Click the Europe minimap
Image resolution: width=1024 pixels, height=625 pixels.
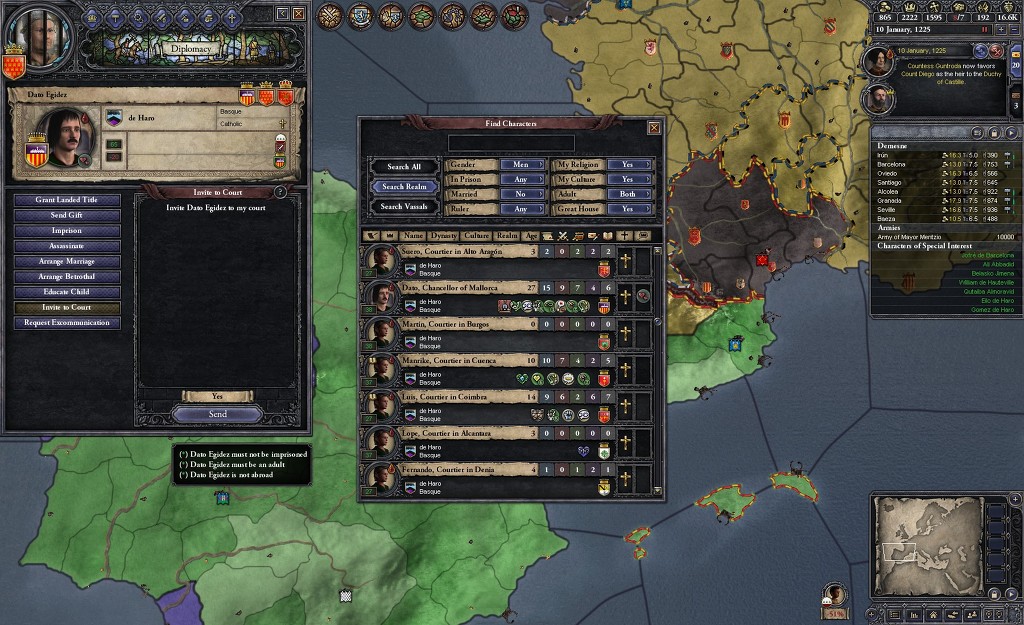tap(924, 545)
